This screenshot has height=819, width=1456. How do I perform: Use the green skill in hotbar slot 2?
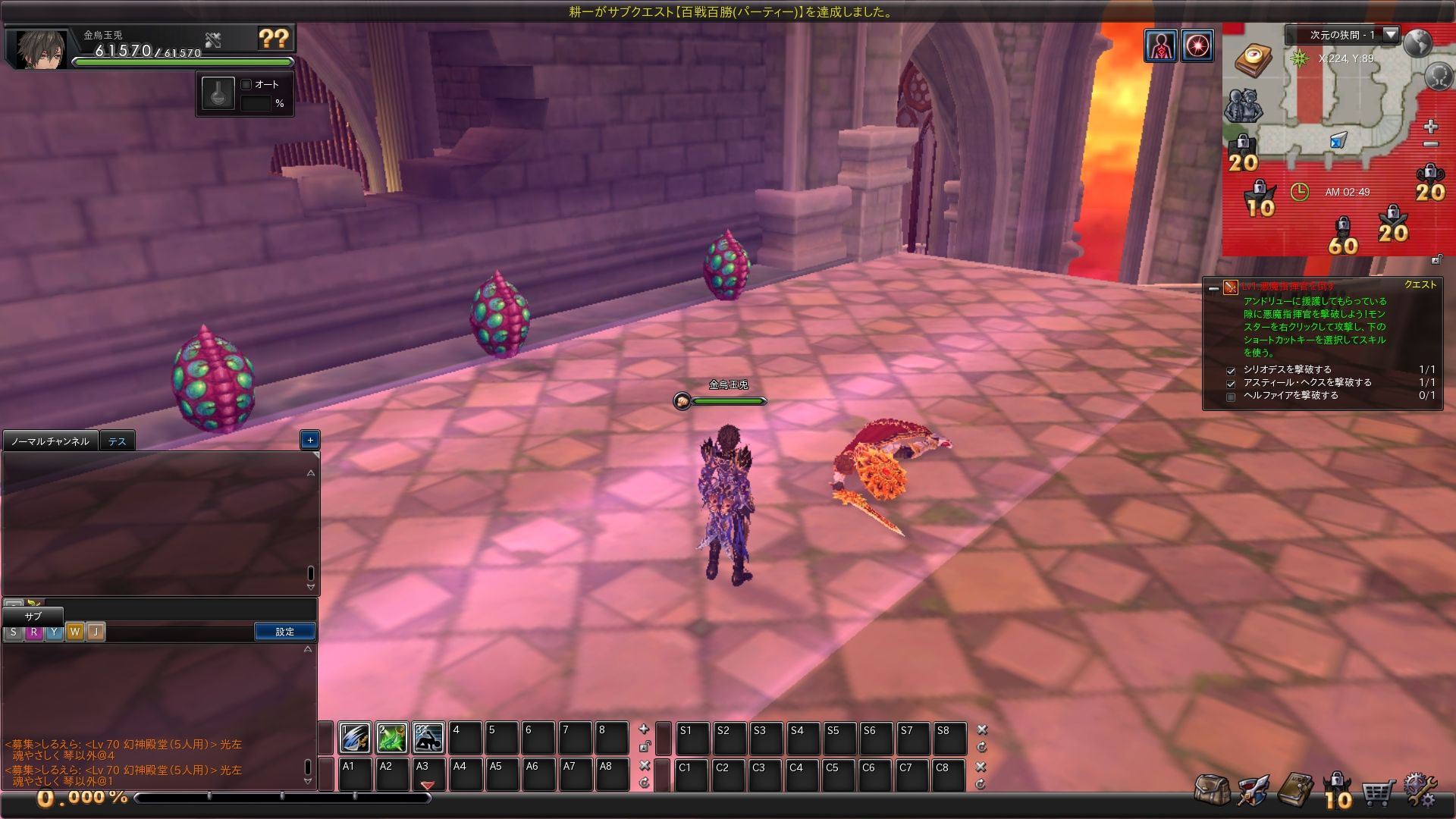pos(392,737)
